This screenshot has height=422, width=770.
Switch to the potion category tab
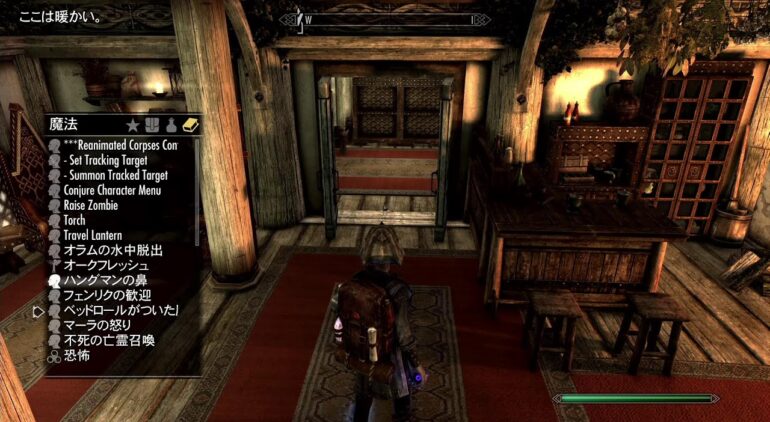(x=171, y=125)
